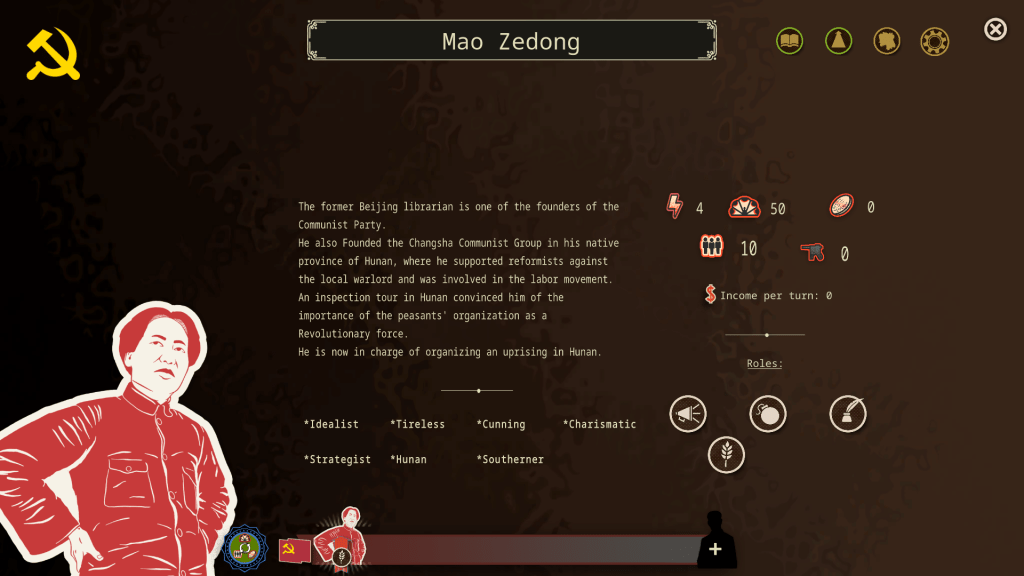
Task: Select the megaphone role icon
Action: coord(688,414)
